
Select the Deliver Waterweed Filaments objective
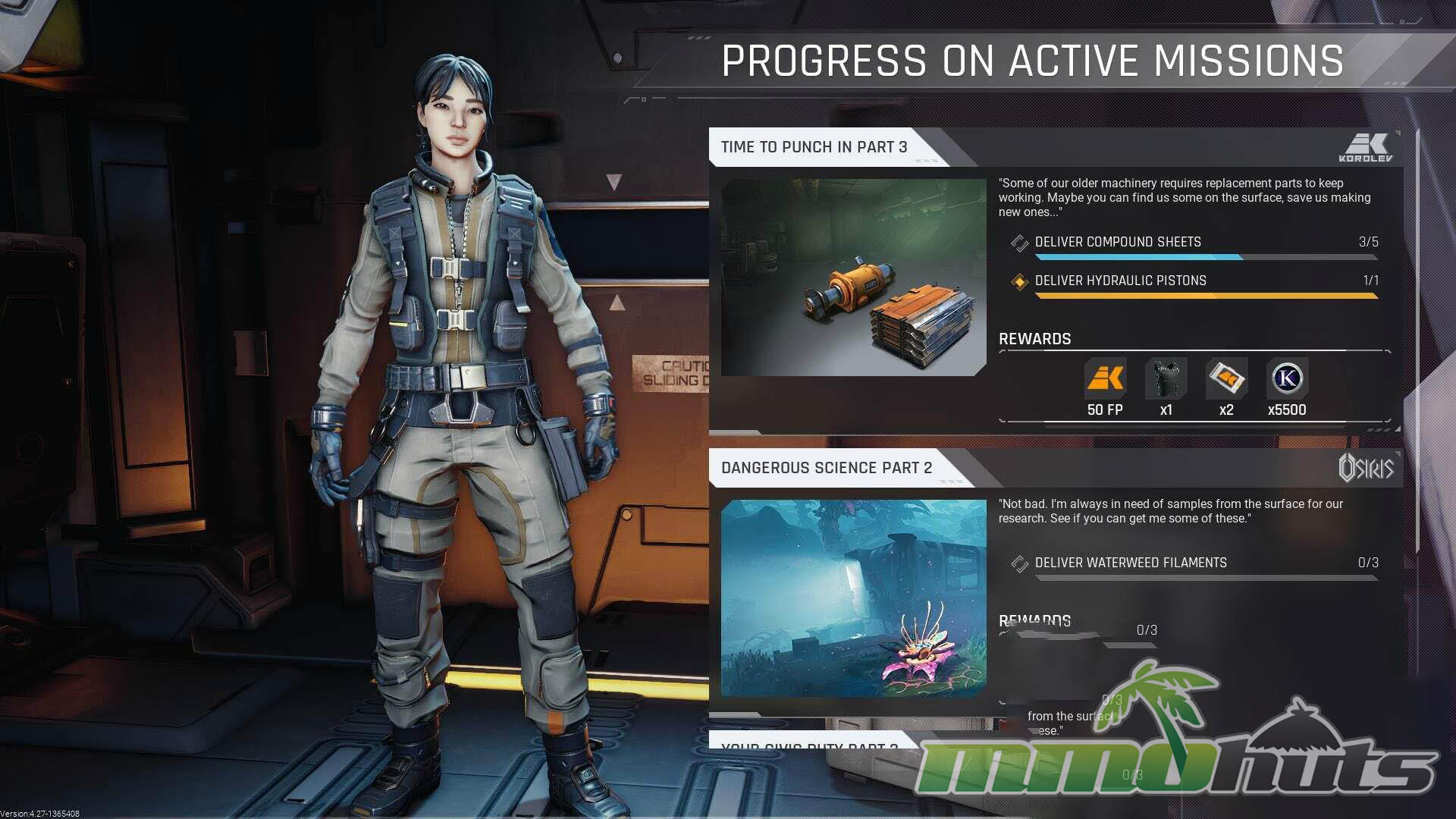(1130, 563)
